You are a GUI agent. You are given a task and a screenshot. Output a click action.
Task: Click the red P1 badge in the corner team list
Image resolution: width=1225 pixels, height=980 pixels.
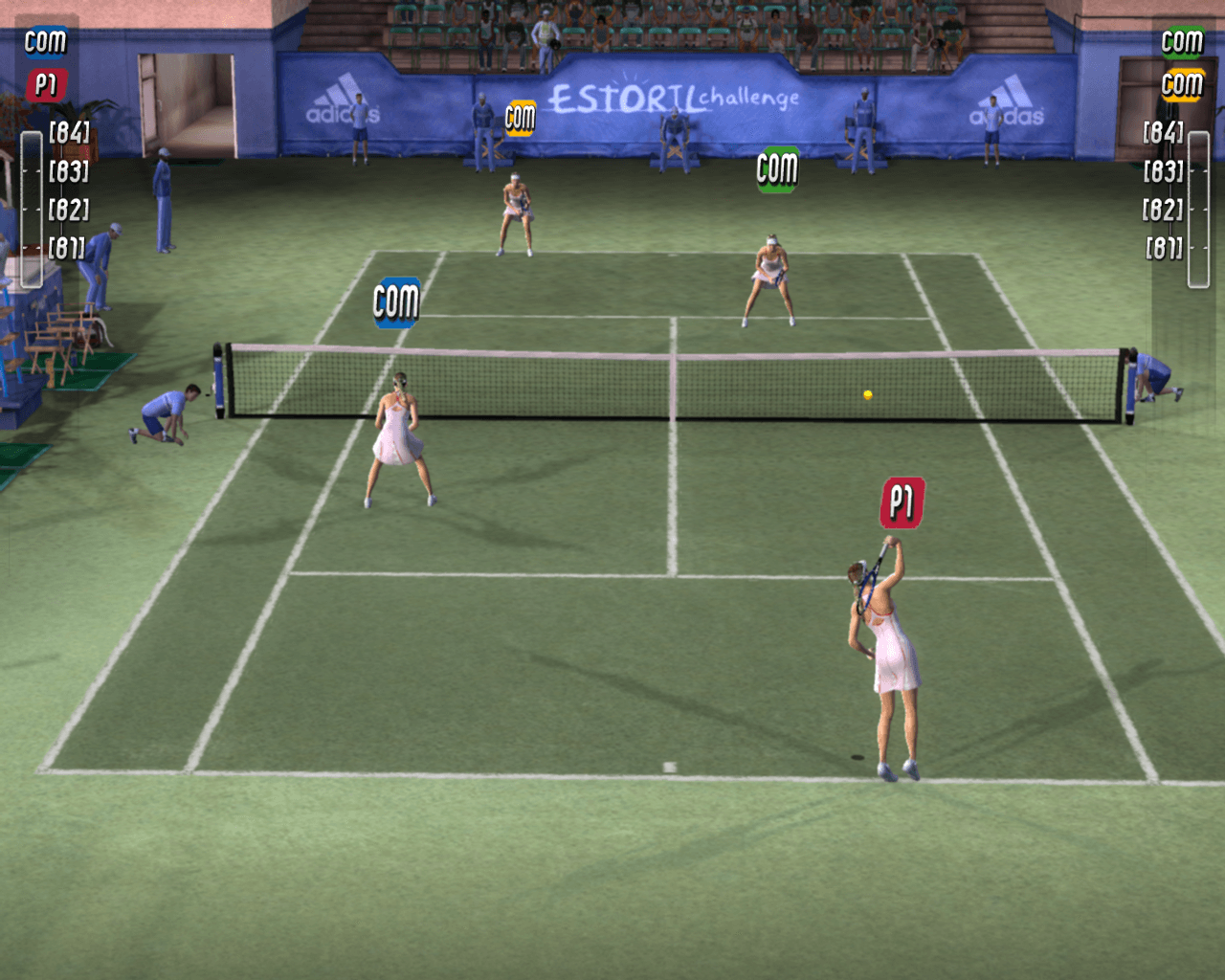pyautogui.click(x=45, y=85)
